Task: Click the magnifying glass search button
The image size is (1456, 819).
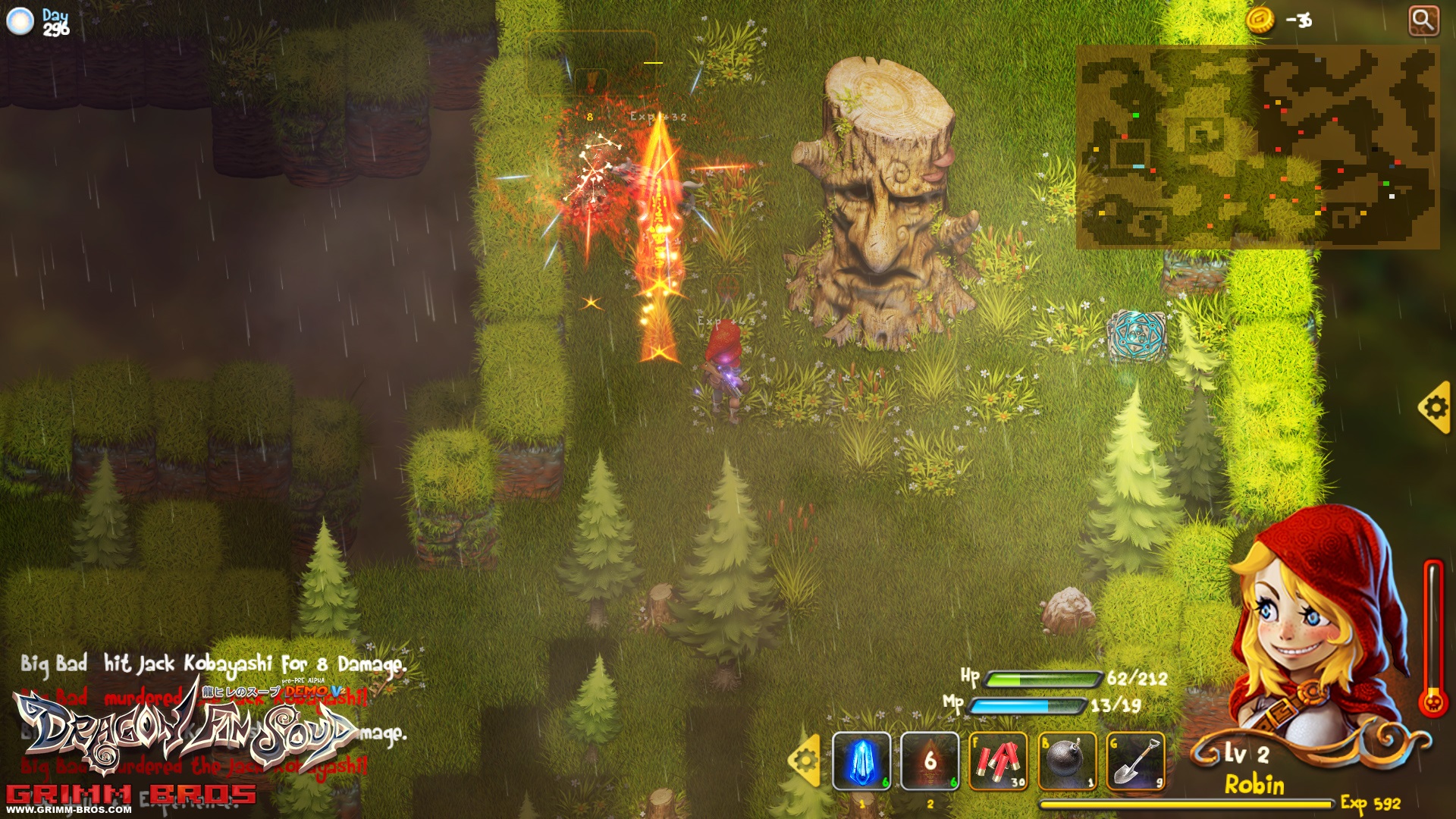Action: pyautogui.click(x=1423, y=20)
